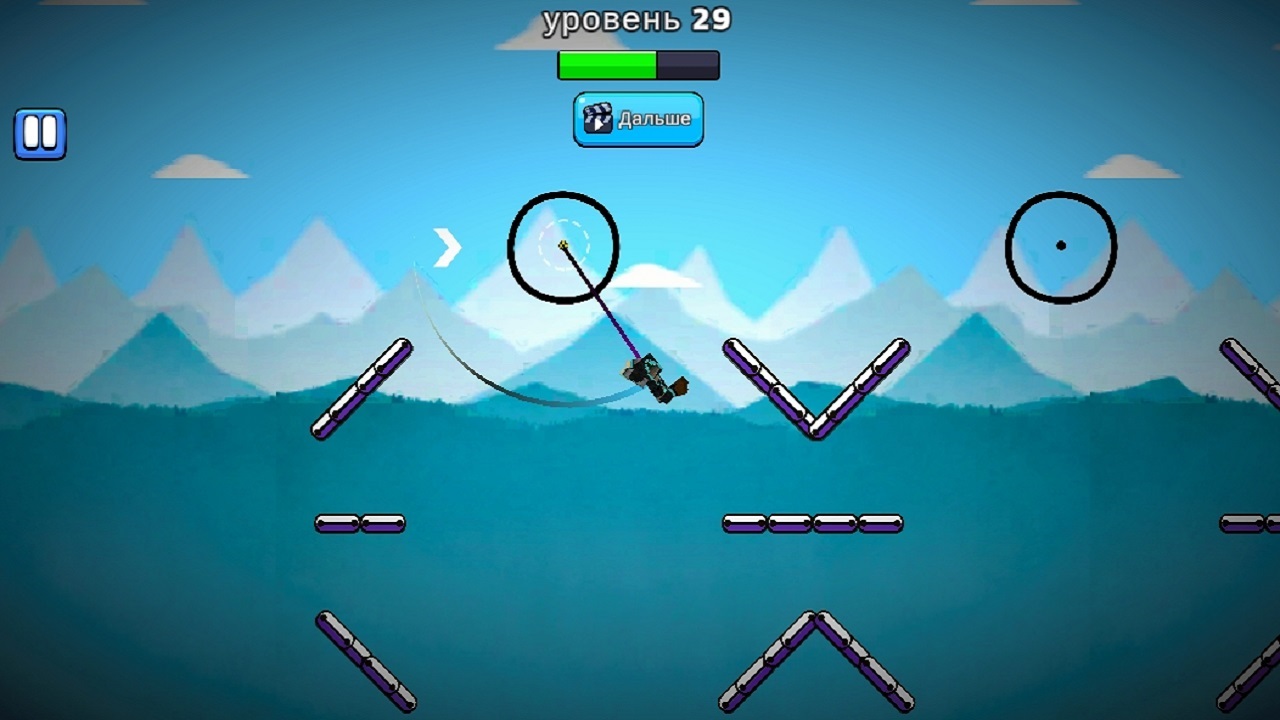This screenshot has width=1280, height=720.
Task: Tap the left black target circle outline
Action: [513, 248]
